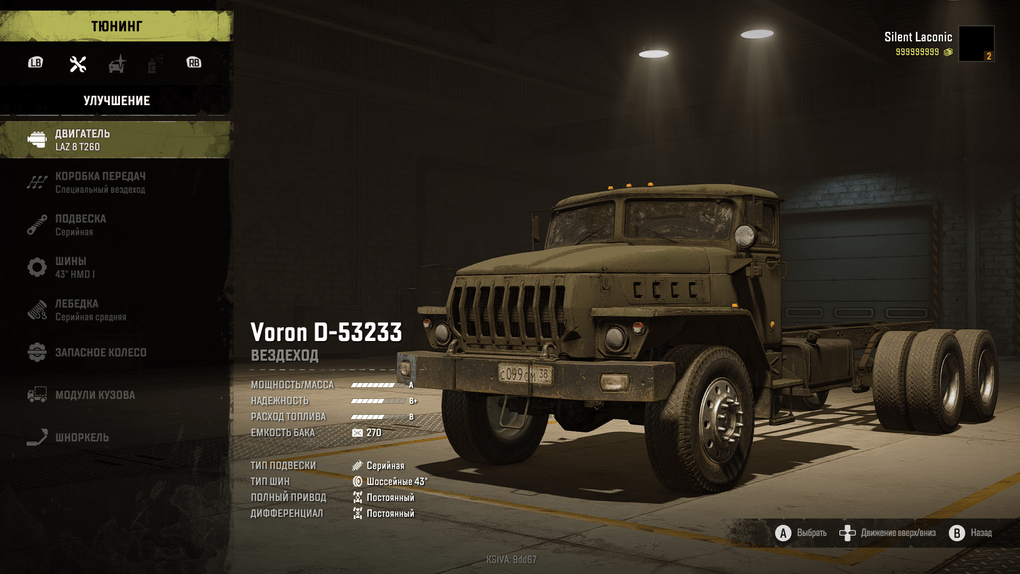Switch to the car-with-sparkle customization tab
Image resolution: width=1020 pixels, height=574 pixels.
[x=117, y=64]
